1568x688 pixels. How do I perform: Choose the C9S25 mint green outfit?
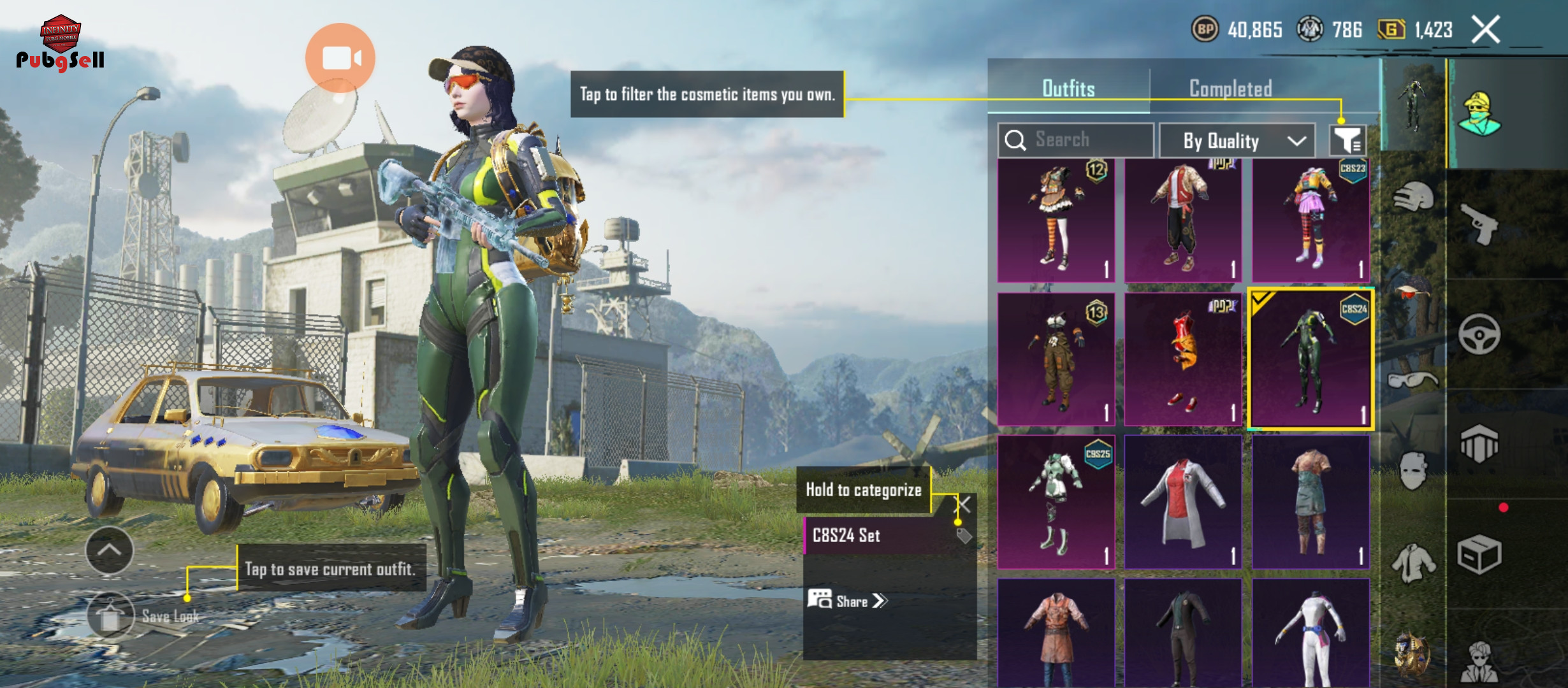click(1056, 502)
